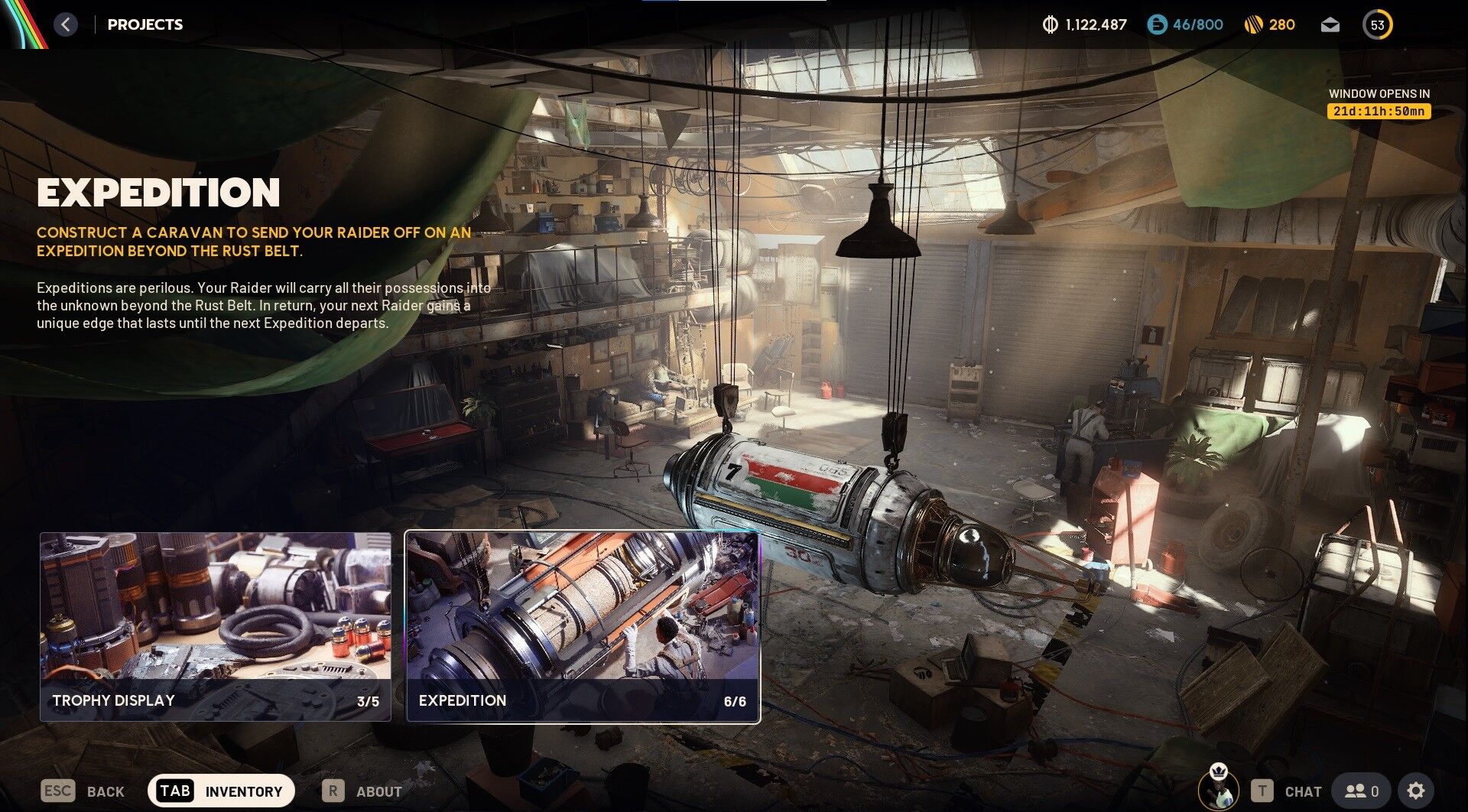View the party members count button
Screen dimensions: 1468x812
(x=1362, y=791)
